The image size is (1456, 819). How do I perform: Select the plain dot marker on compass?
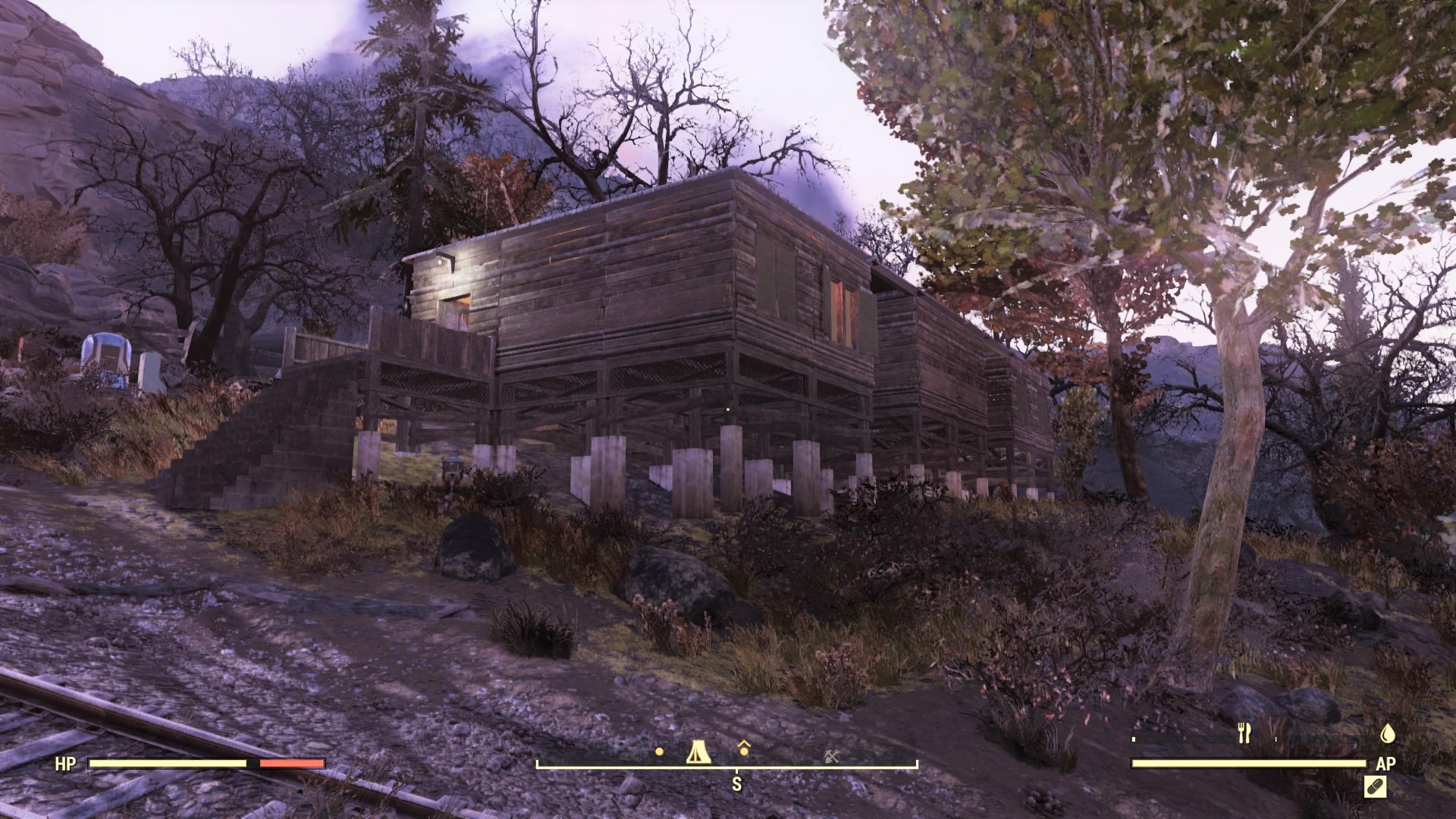(659, 752)
